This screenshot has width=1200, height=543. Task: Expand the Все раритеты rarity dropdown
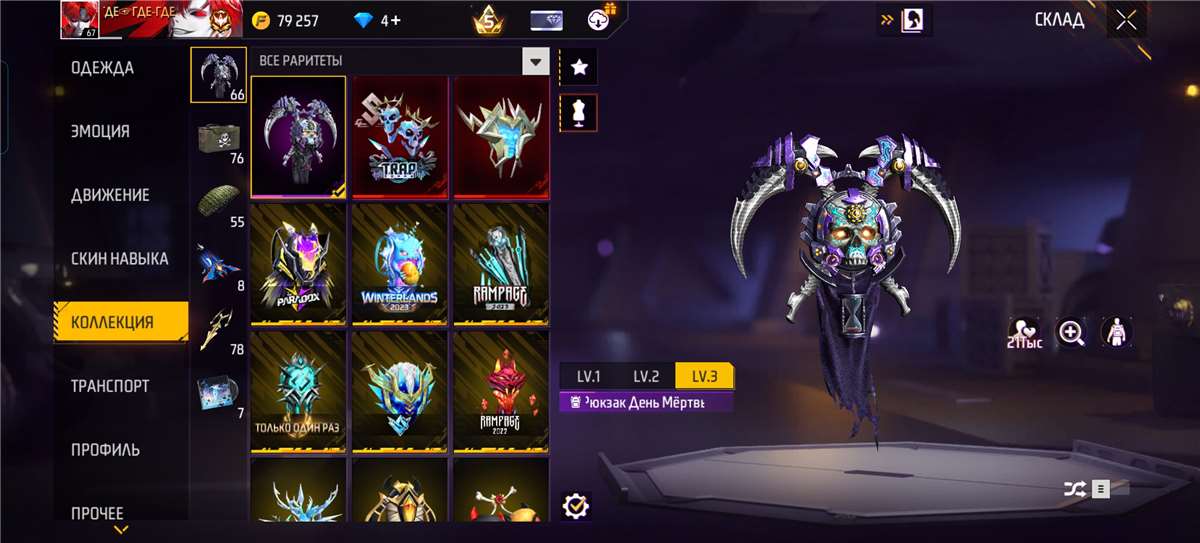537,62
